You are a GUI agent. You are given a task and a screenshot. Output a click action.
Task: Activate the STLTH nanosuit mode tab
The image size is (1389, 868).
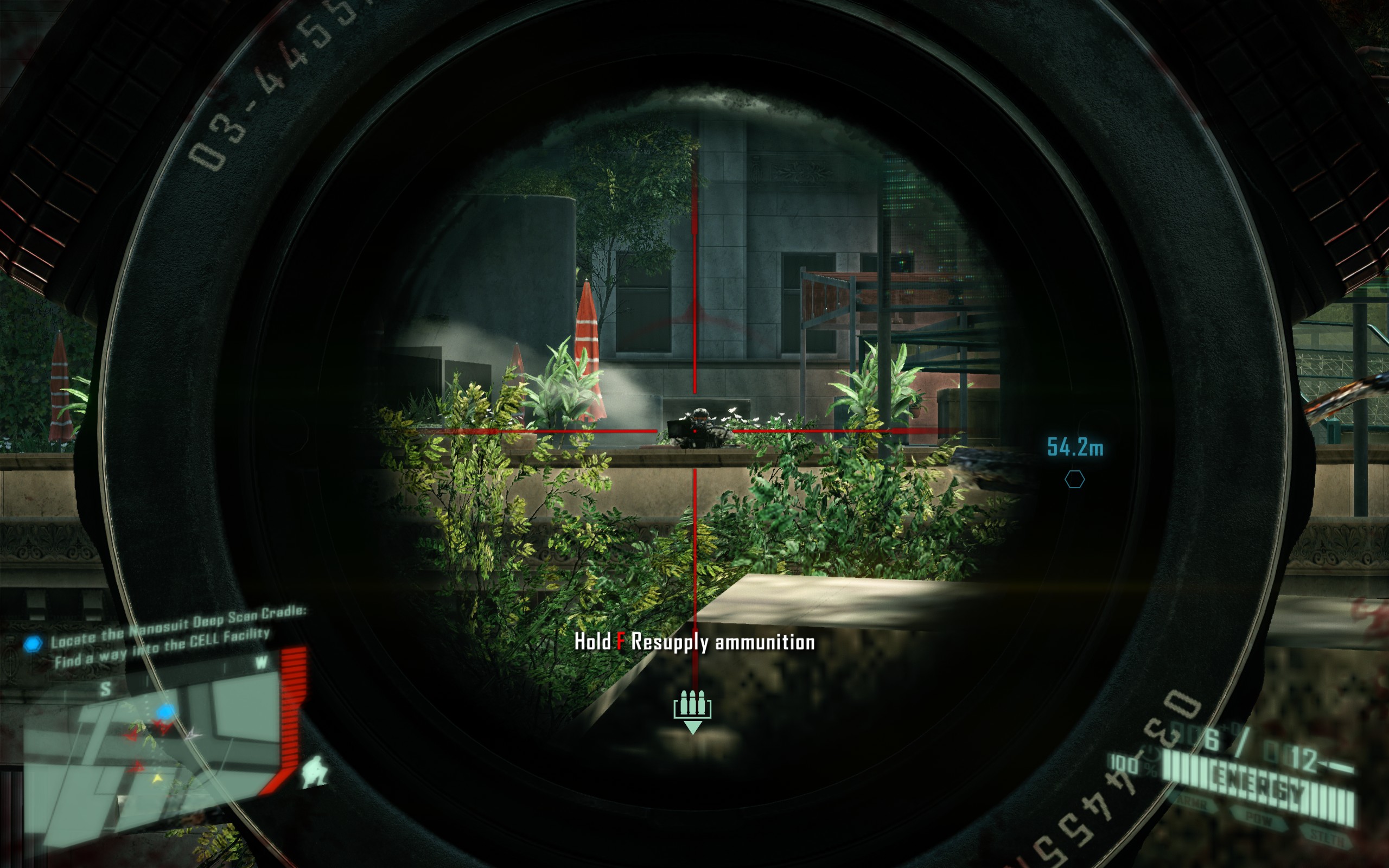(x=1327, y=837)
